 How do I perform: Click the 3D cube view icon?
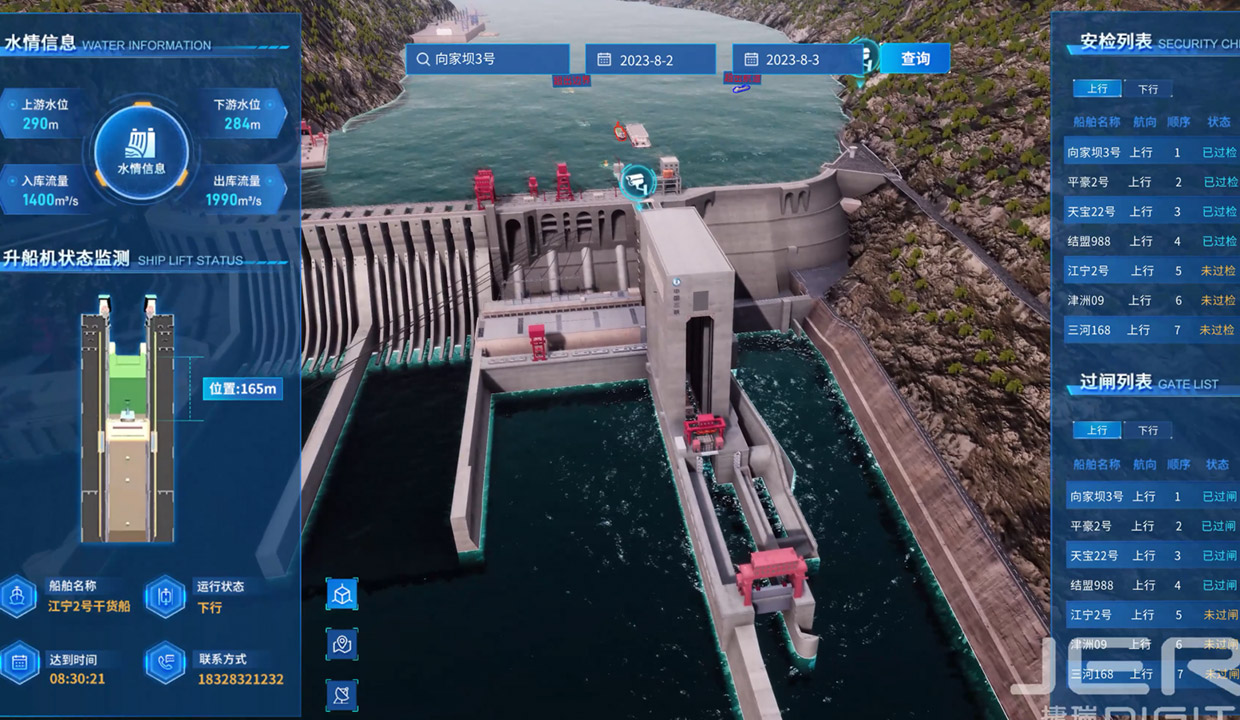pyautogui.click(x=342, y=594)
